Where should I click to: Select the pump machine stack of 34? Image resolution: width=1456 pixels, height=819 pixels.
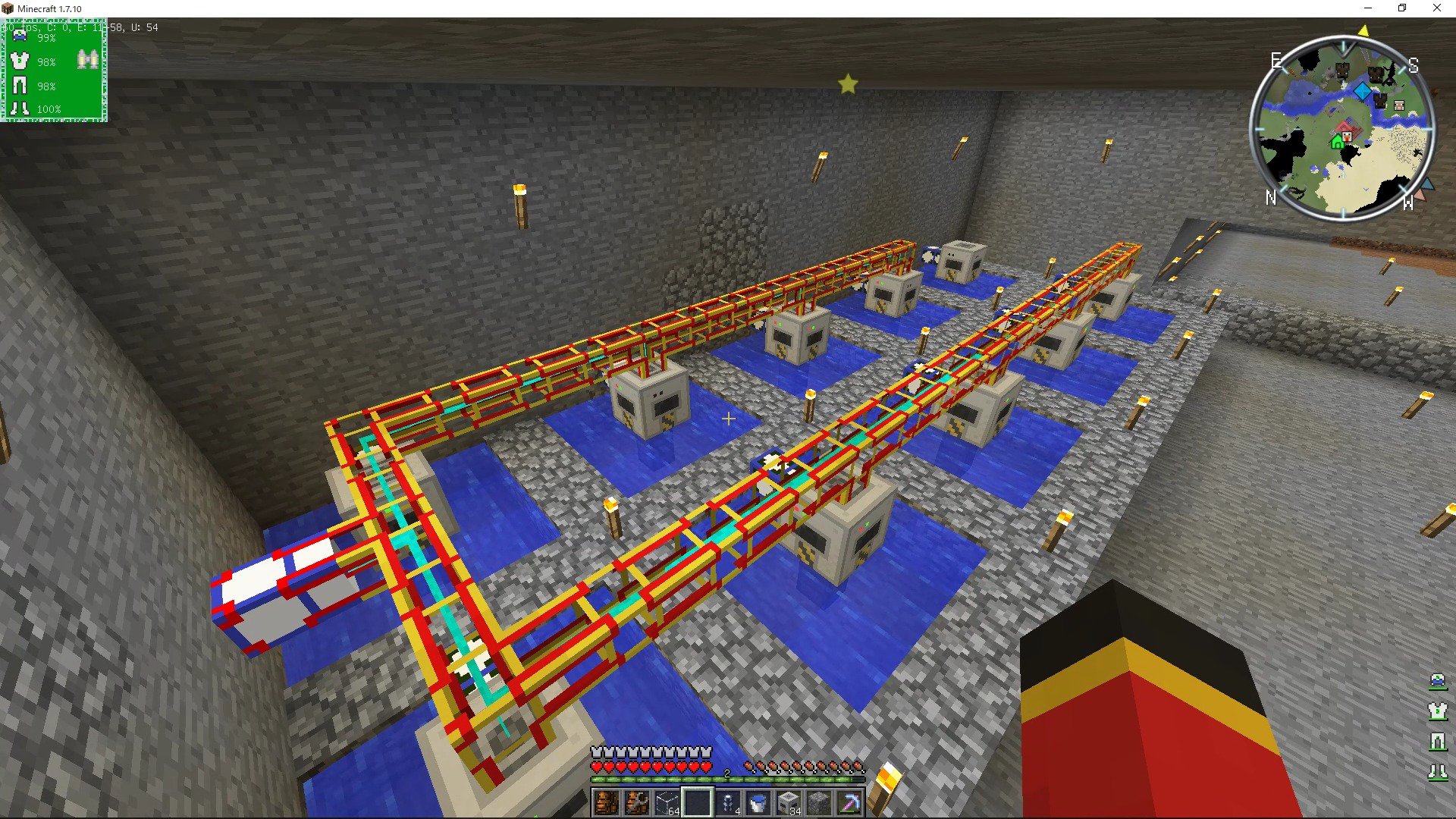tap(787, 802)
